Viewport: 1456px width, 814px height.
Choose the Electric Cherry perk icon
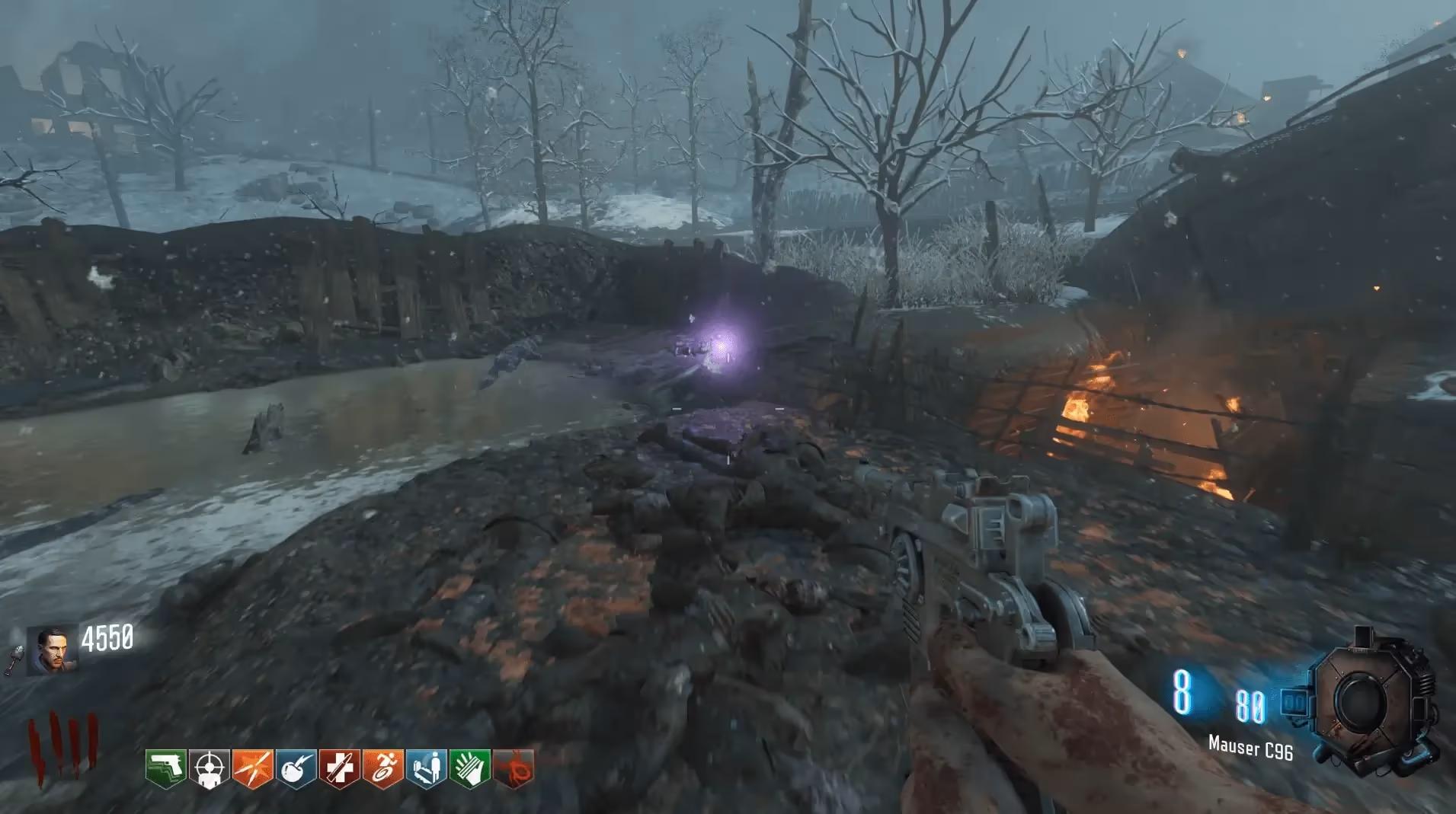[x=296, y=768]
